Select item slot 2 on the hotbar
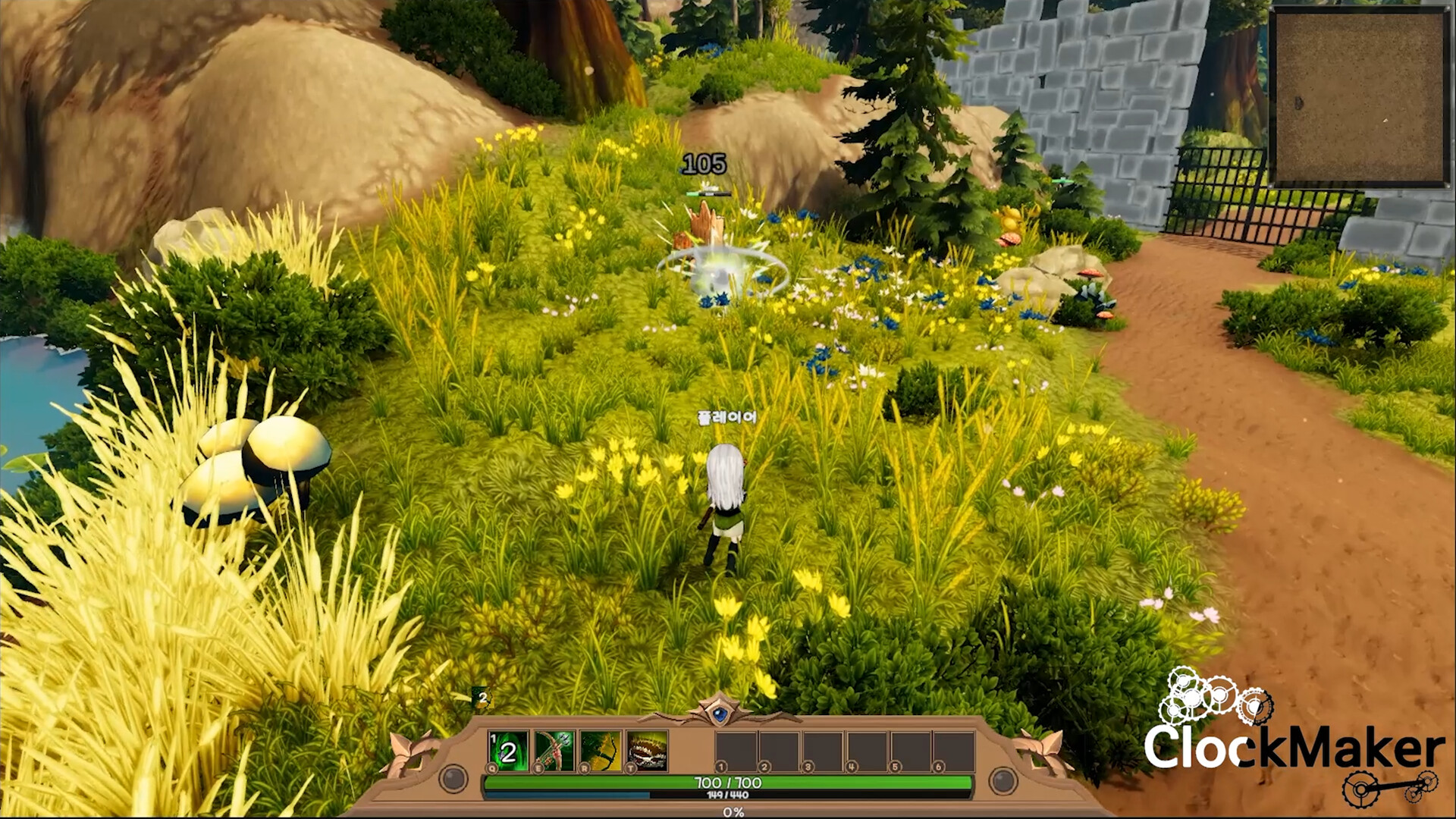 pyautogui.click(x=781, y=749)
